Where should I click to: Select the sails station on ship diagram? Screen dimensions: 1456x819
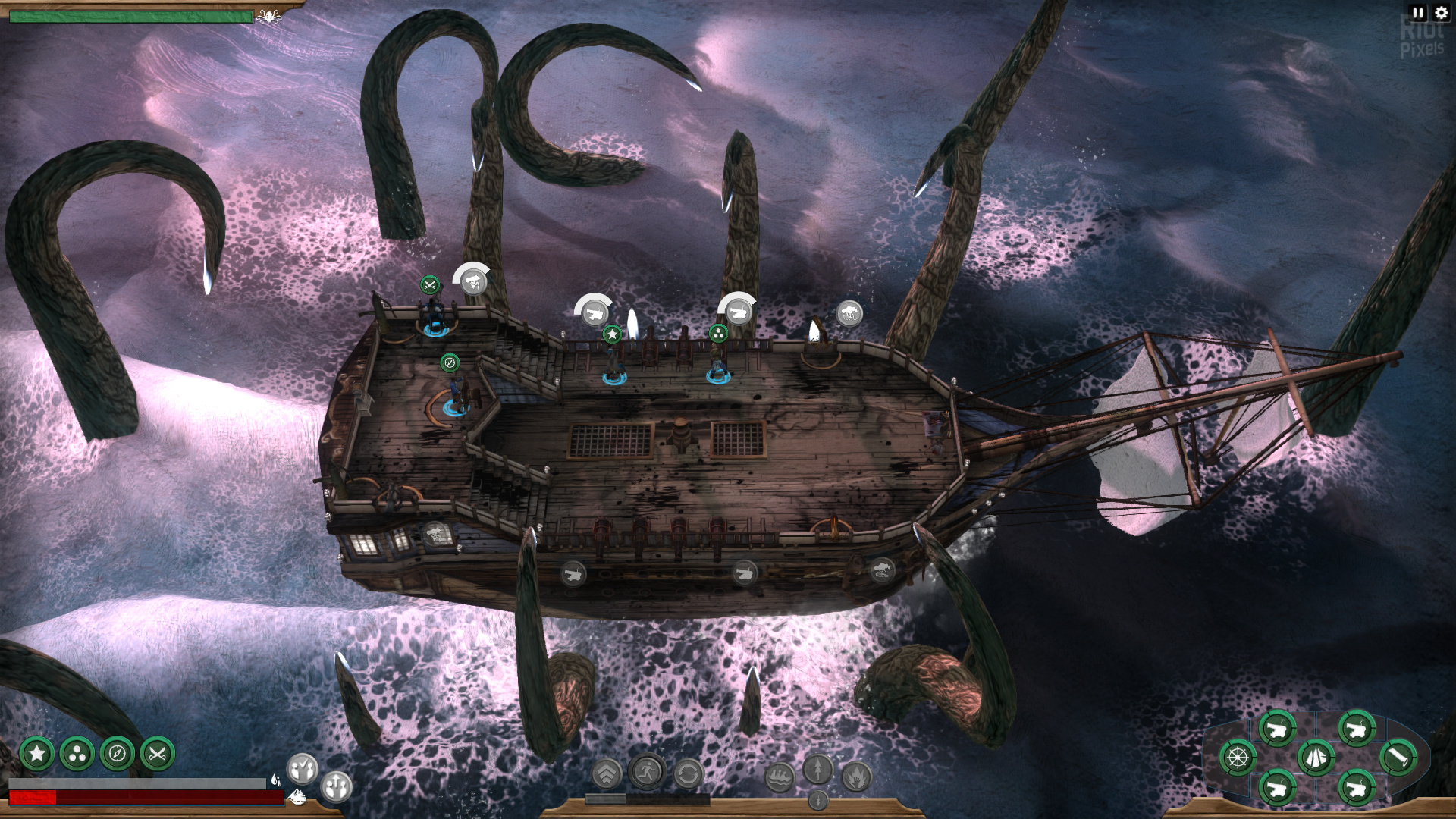click(x=1316, y=757)
